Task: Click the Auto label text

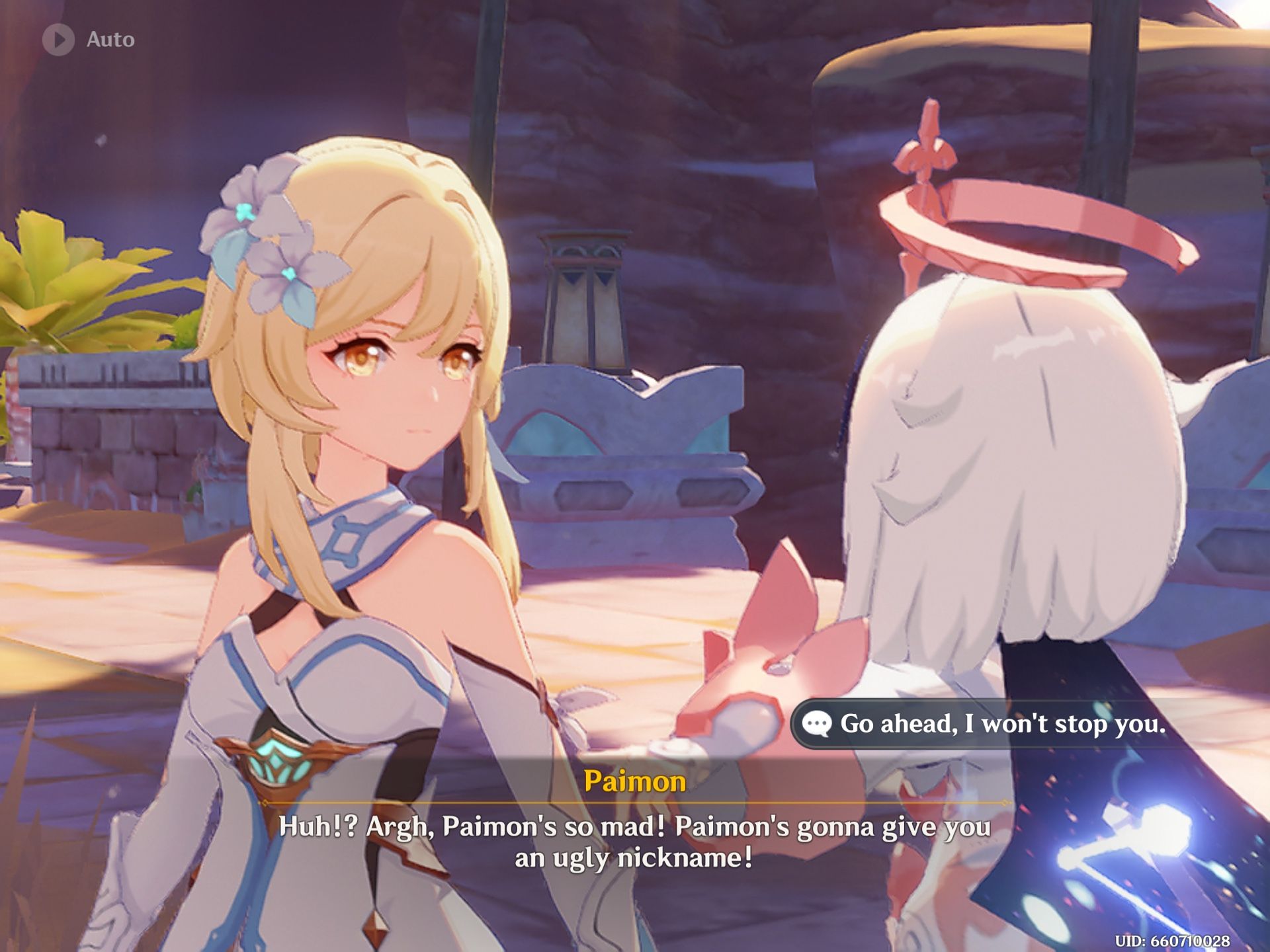Action: [x=111, y=38]
